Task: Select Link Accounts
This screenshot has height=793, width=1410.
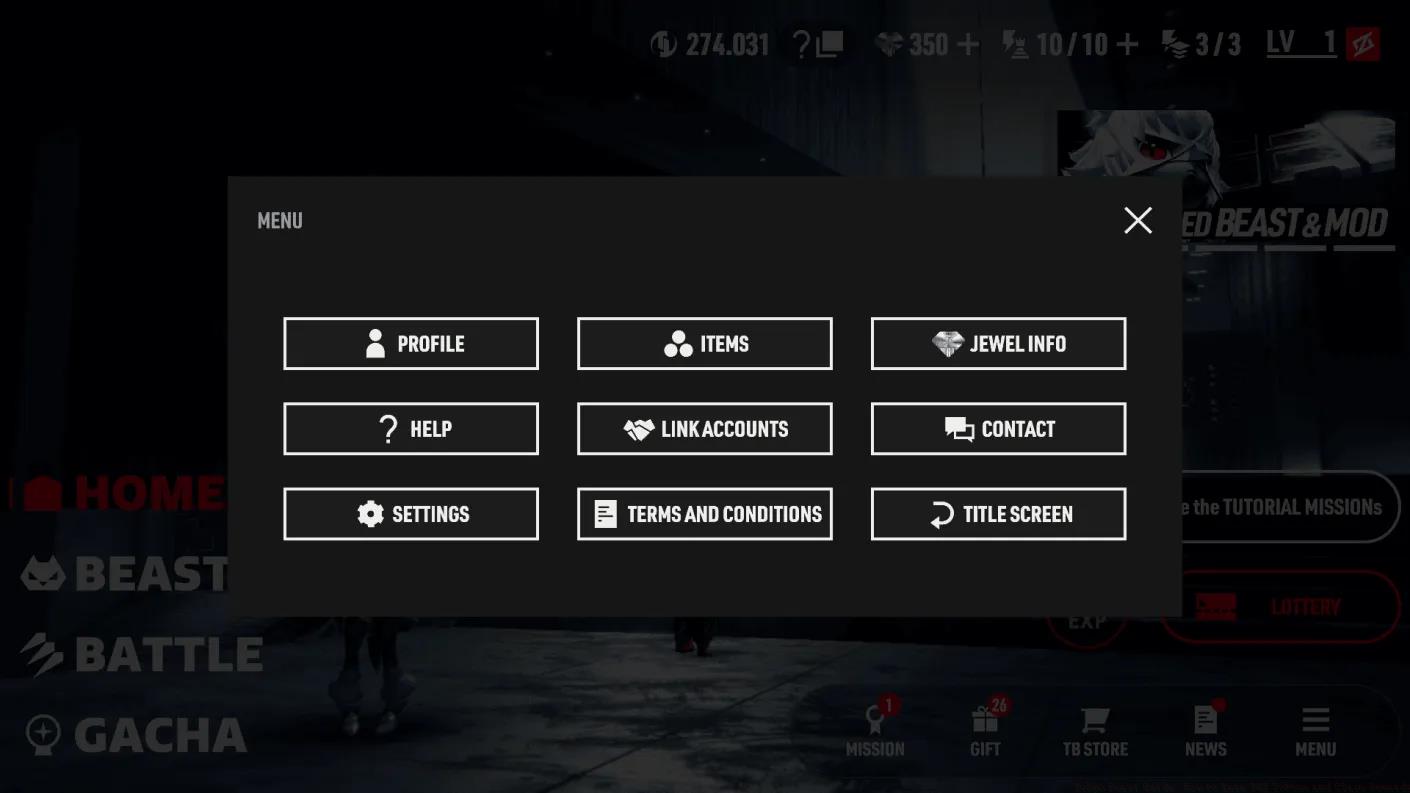Action: tap(705, 429)
